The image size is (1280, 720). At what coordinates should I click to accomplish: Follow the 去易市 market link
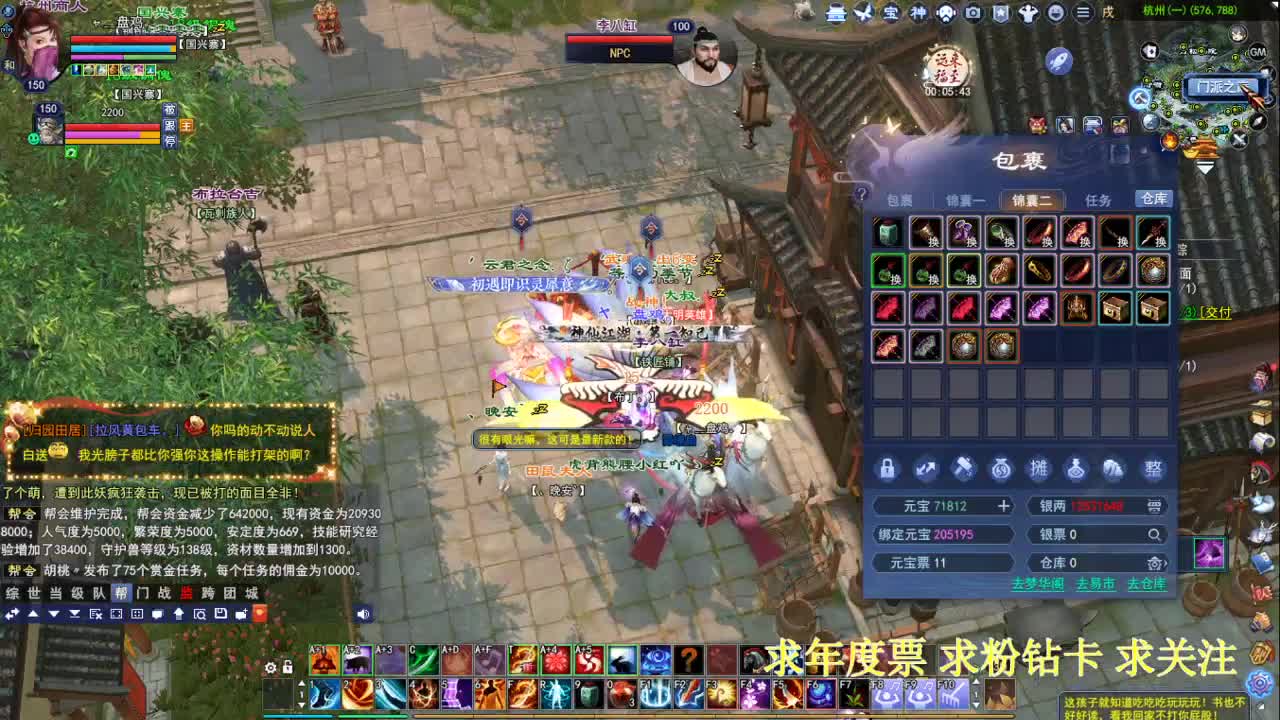pyautogui.click(x=1097, y=585)
